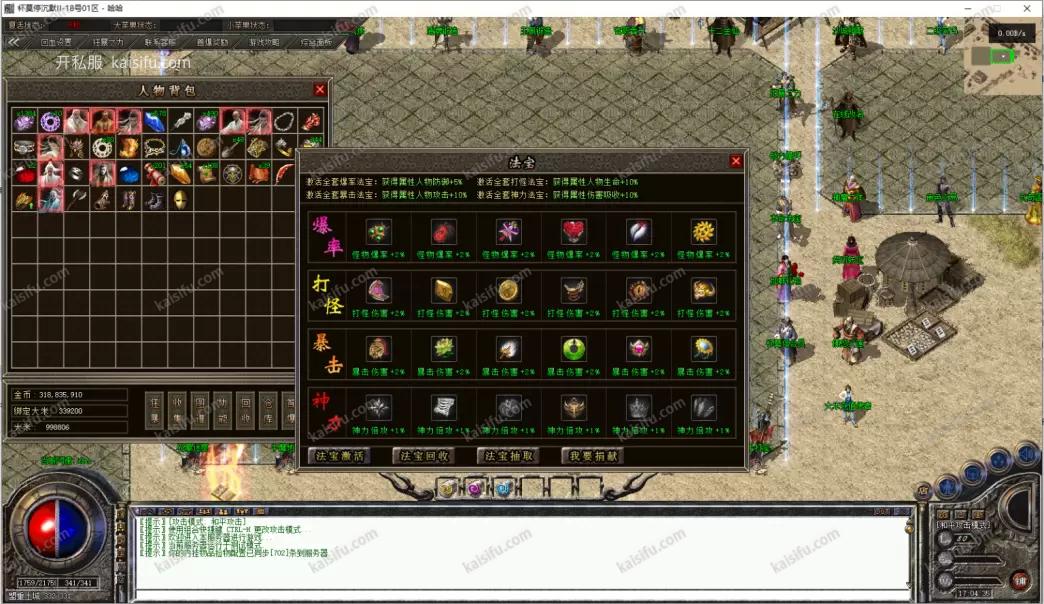Choose the 法宝抽取 draw button
The height and width of the screenshot is (604, 1044).
pyautogui.click(x=510, y=456)
